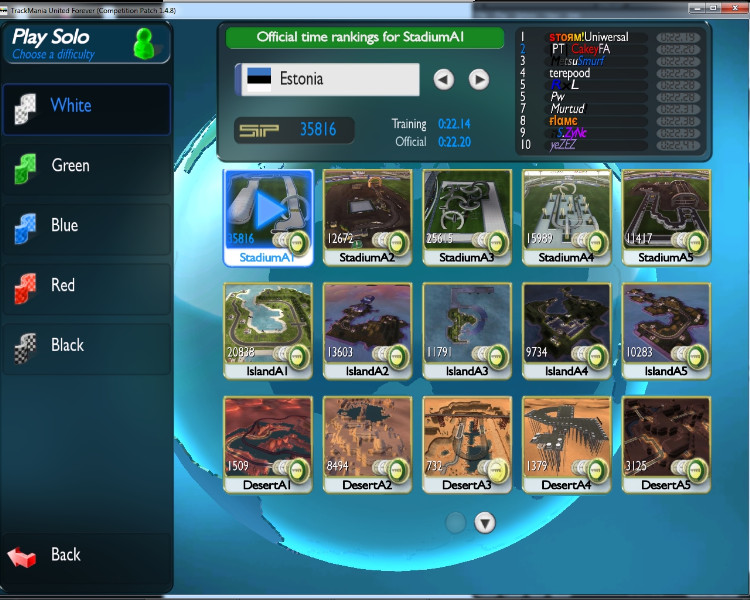Select the White difficulty
The height and width of the screenshot is (600, 750).
[85, 107]
